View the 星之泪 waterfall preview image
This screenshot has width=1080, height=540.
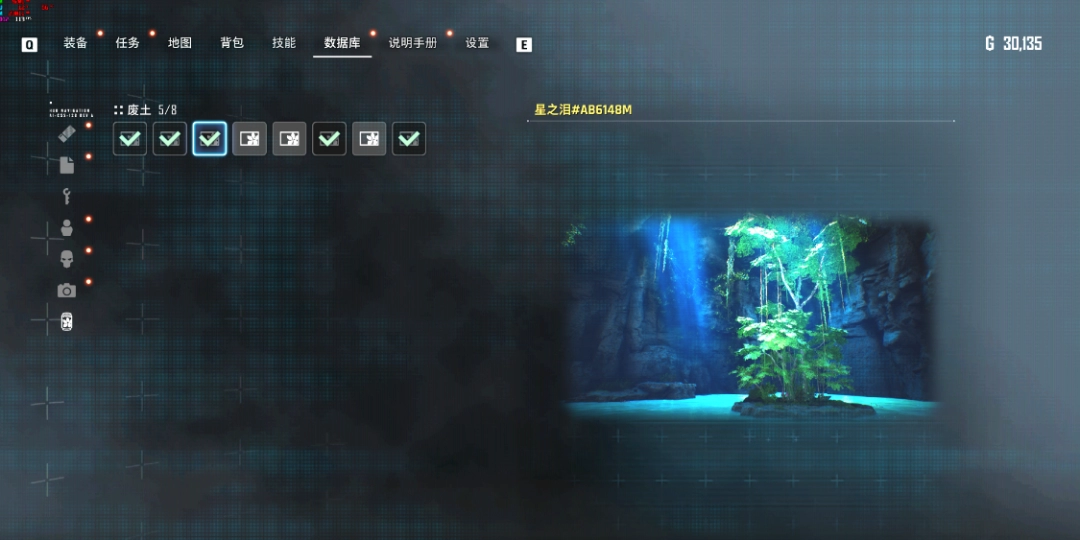(x=752, y=315)
